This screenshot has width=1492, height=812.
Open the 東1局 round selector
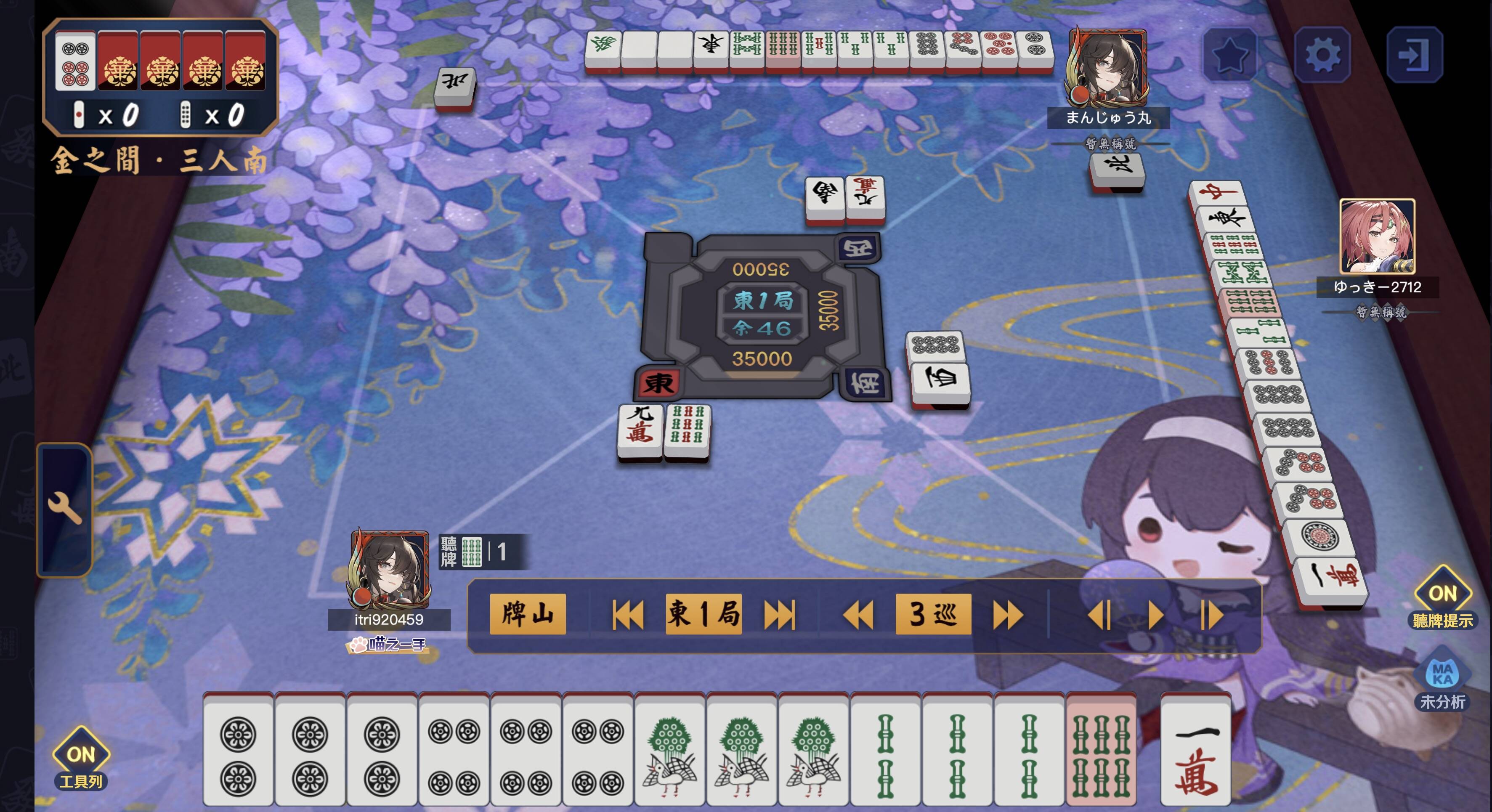(x=703, y=614)
